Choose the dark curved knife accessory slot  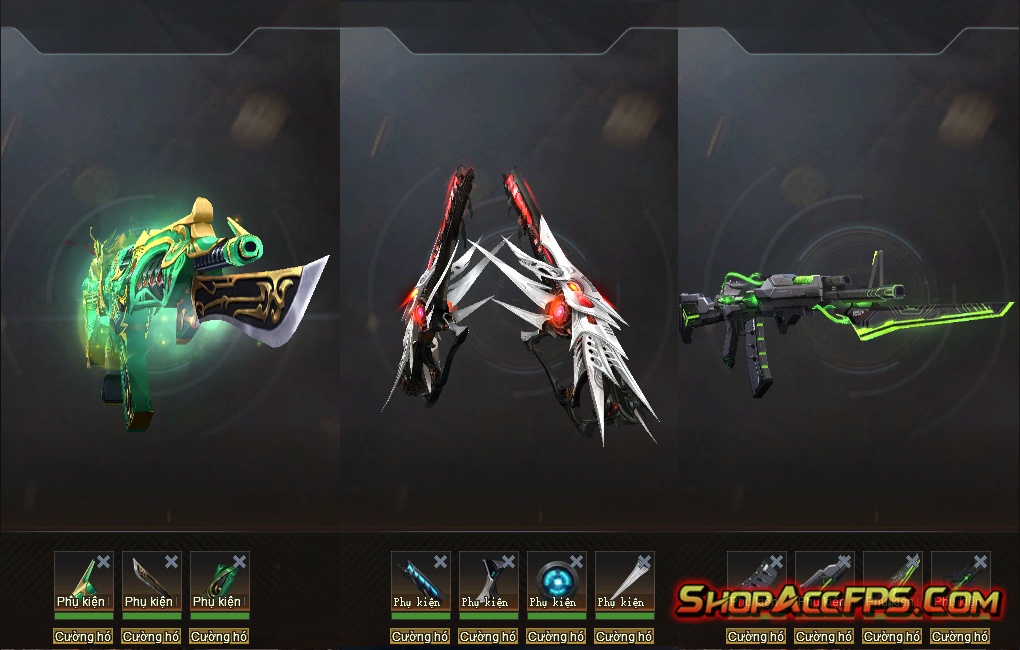[151, 580]
